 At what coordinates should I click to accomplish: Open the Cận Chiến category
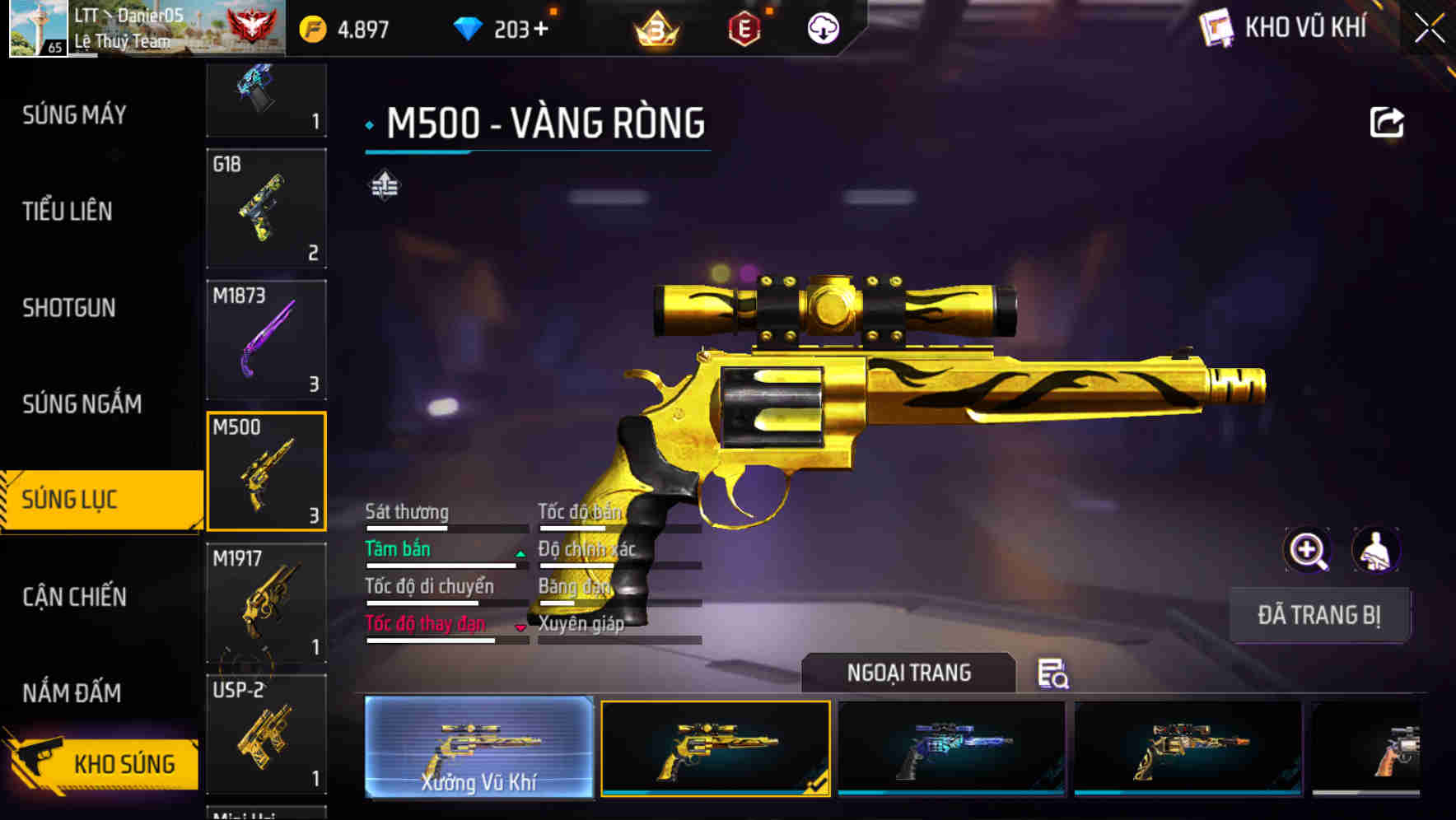click(72, 598)
